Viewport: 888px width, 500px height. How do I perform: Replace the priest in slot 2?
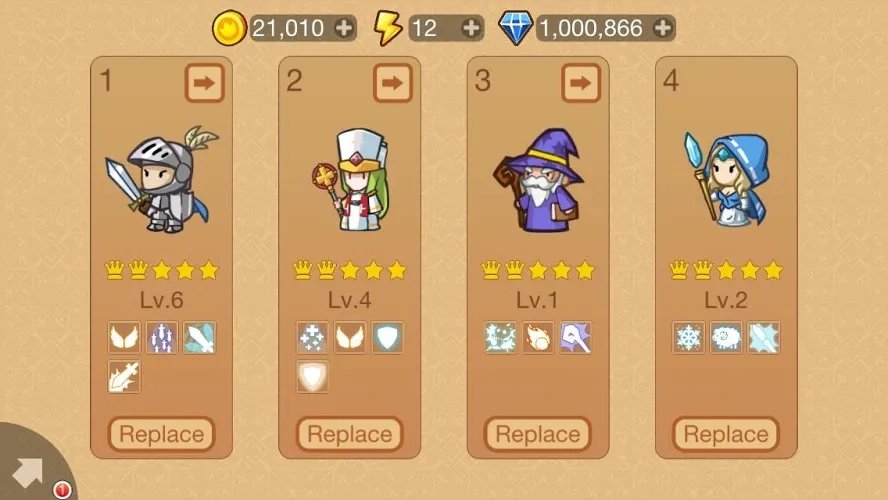click(349, 435)
